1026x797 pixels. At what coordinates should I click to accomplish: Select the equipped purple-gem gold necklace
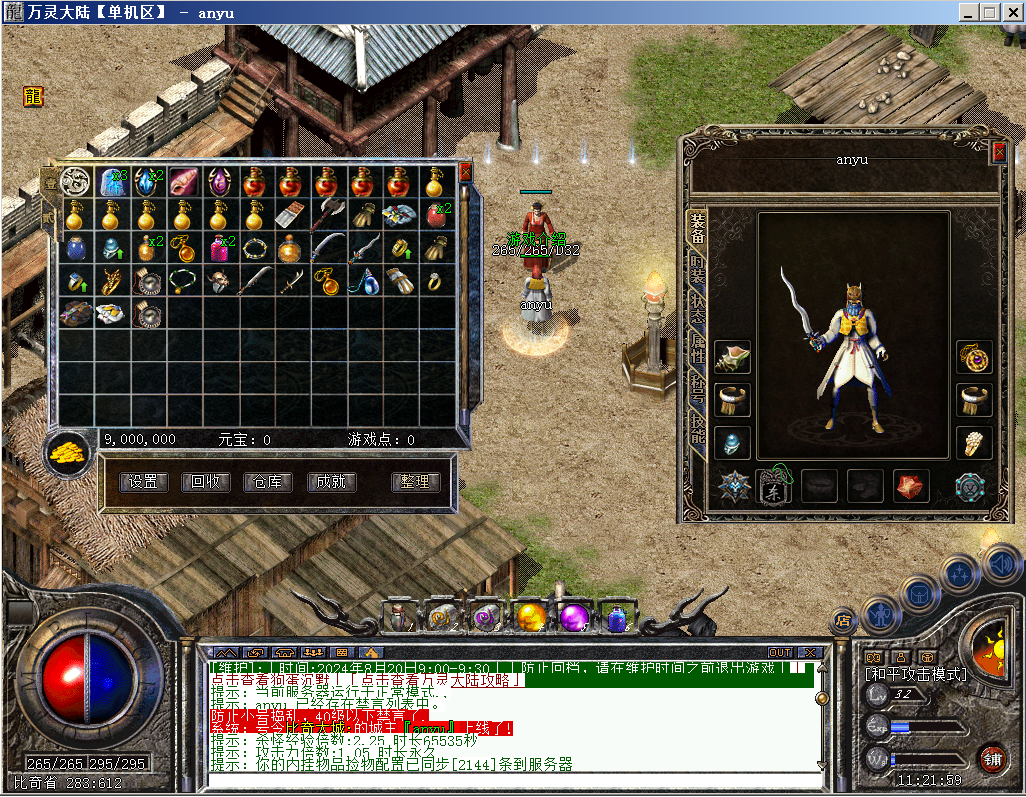click(975, 357)
